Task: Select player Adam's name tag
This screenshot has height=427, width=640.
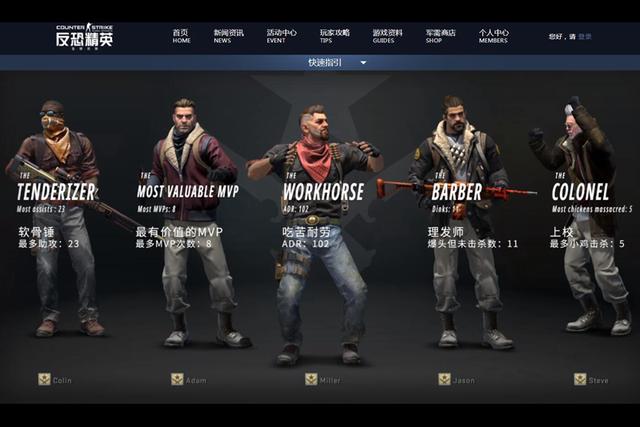Action: 190,379
